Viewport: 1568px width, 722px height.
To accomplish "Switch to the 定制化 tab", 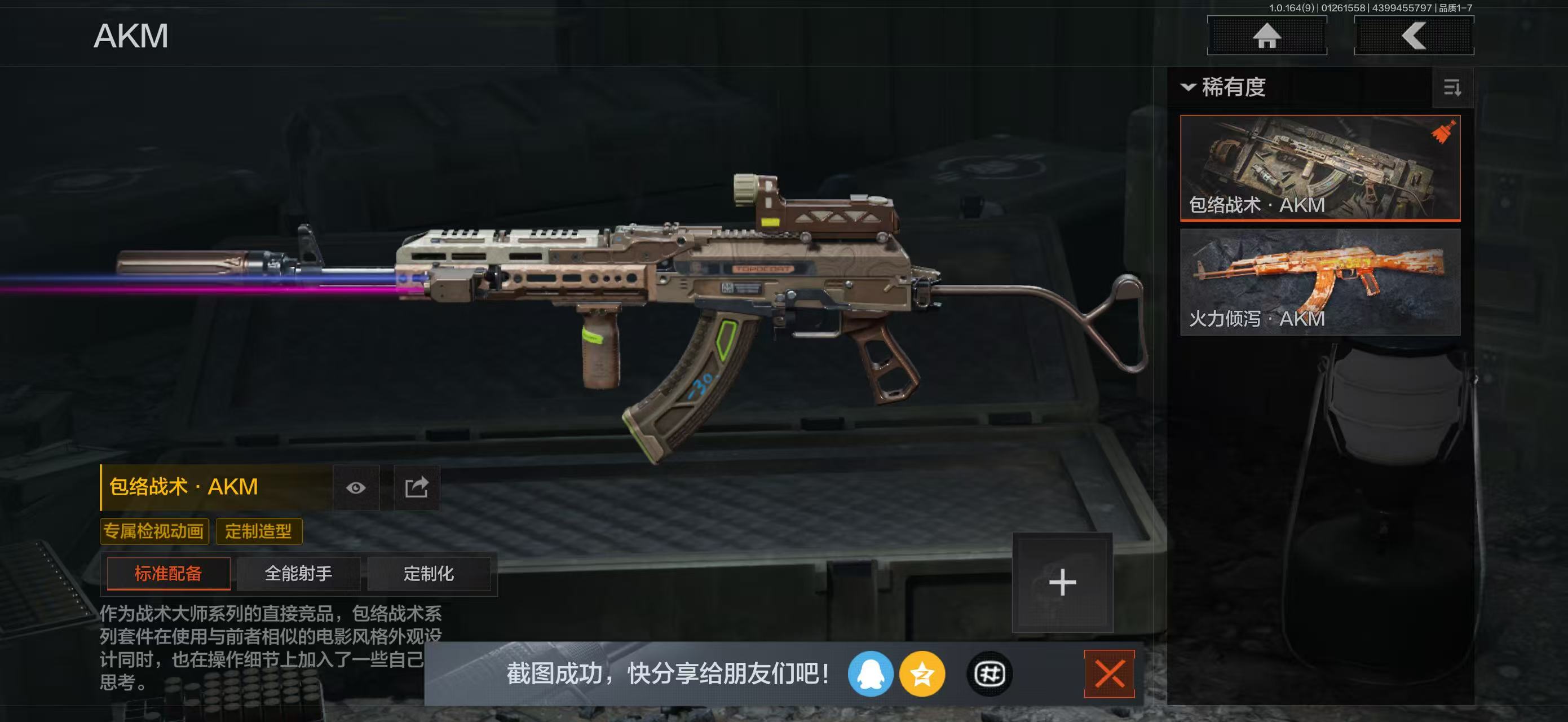I will coord(429,573).
